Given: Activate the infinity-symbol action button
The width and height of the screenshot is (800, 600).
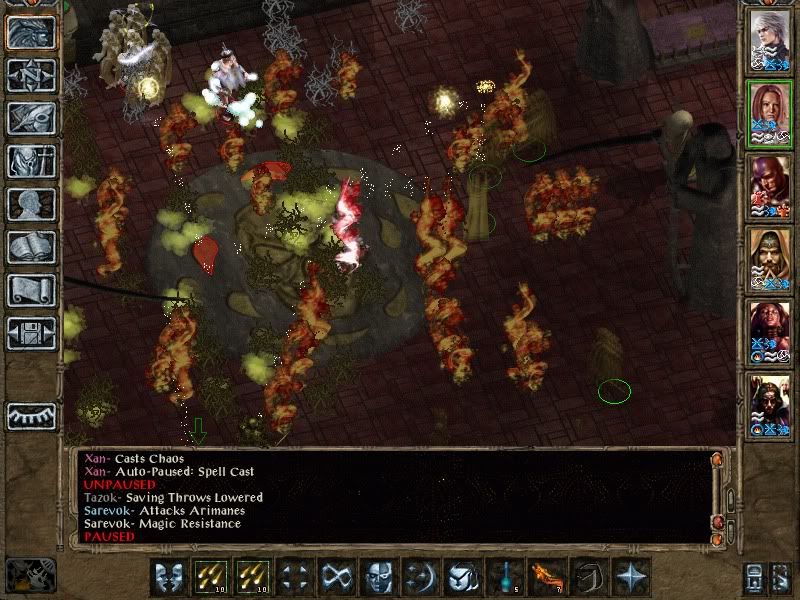Looking at the screenshot, I should 335,578.
